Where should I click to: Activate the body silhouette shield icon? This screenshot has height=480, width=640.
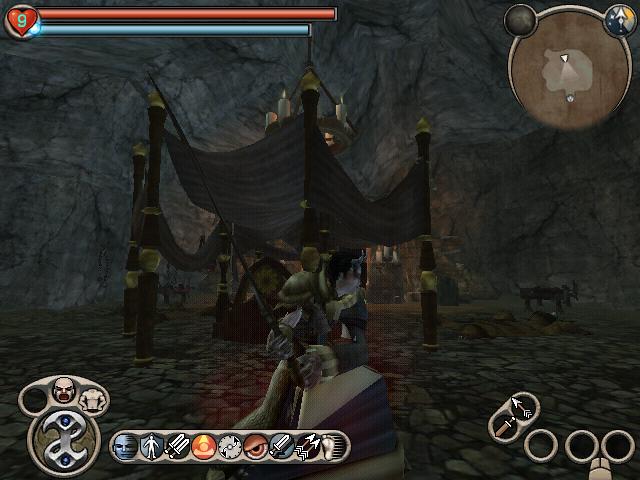click(x=152, y=446)
